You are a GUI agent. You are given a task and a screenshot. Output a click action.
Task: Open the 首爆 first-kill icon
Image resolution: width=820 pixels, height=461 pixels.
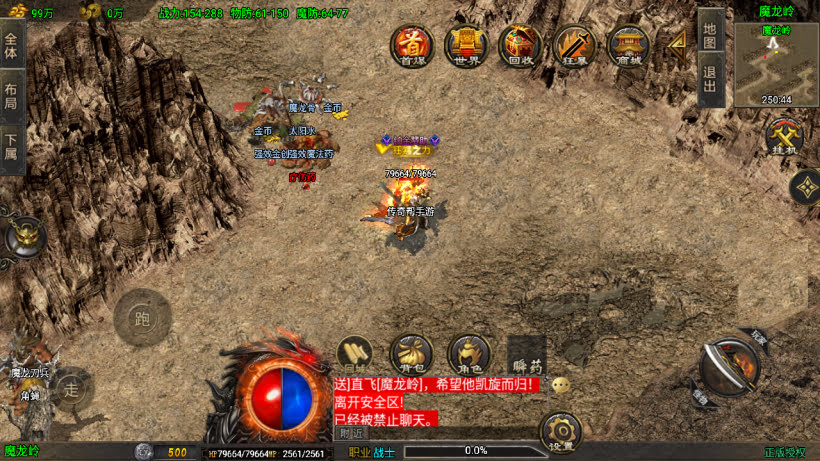411,45
